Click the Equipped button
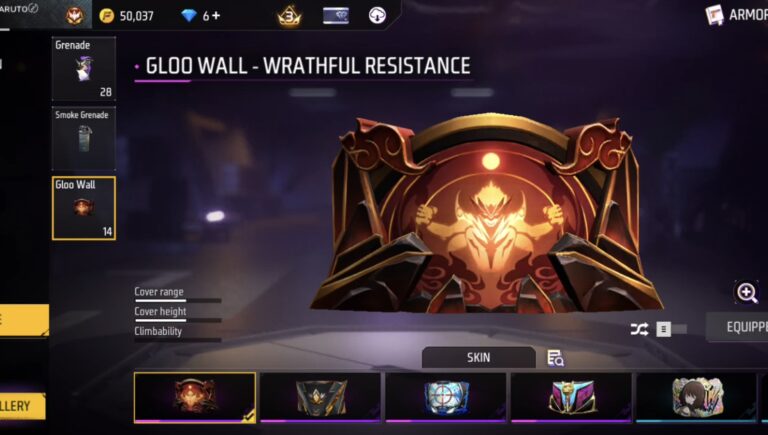This screenshot has height=435, width=768. [x=738, y=327]
